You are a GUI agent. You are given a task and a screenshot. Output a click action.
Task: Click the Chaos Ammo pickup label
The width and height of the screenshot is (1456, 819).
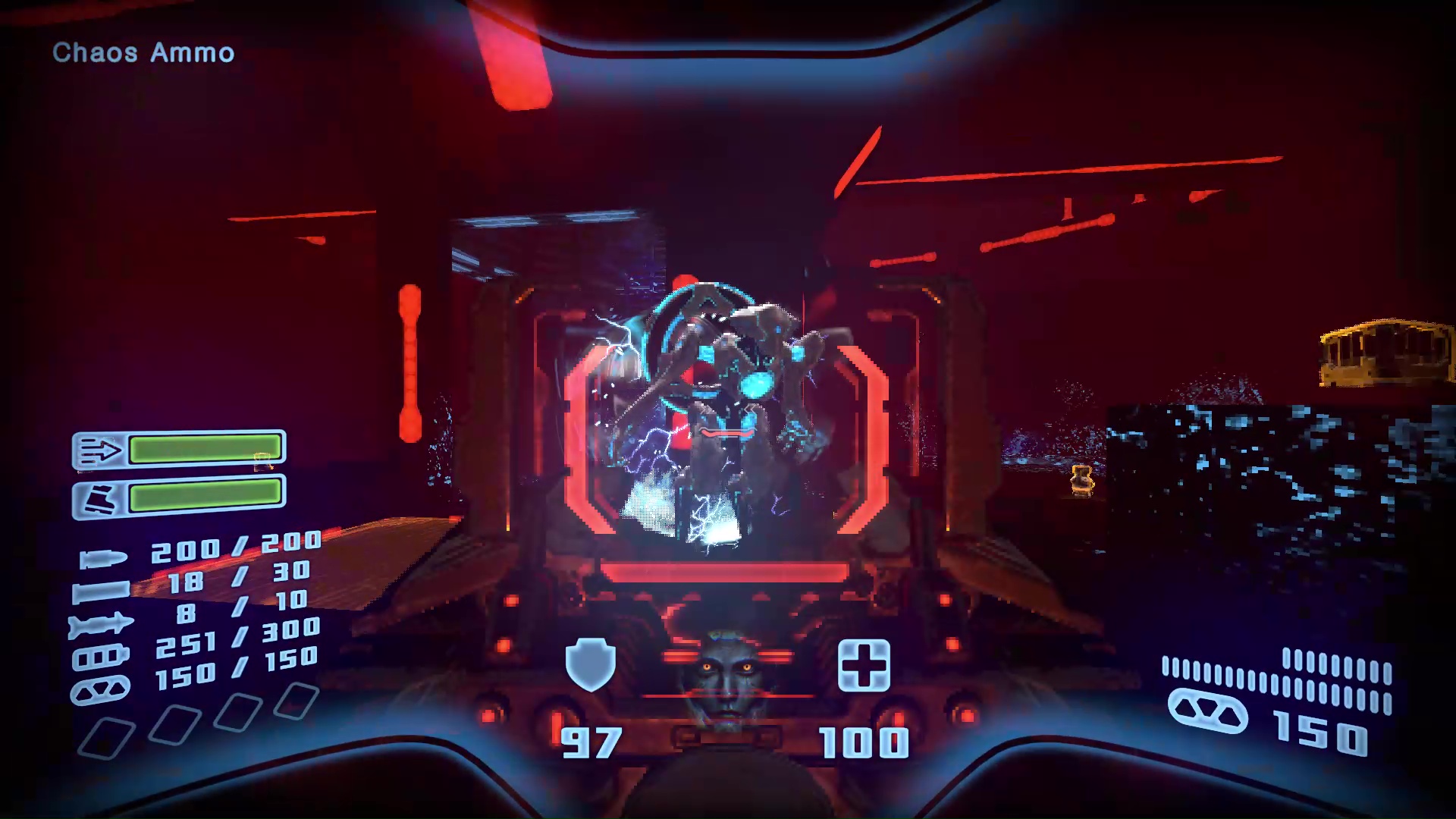[143, 53]
